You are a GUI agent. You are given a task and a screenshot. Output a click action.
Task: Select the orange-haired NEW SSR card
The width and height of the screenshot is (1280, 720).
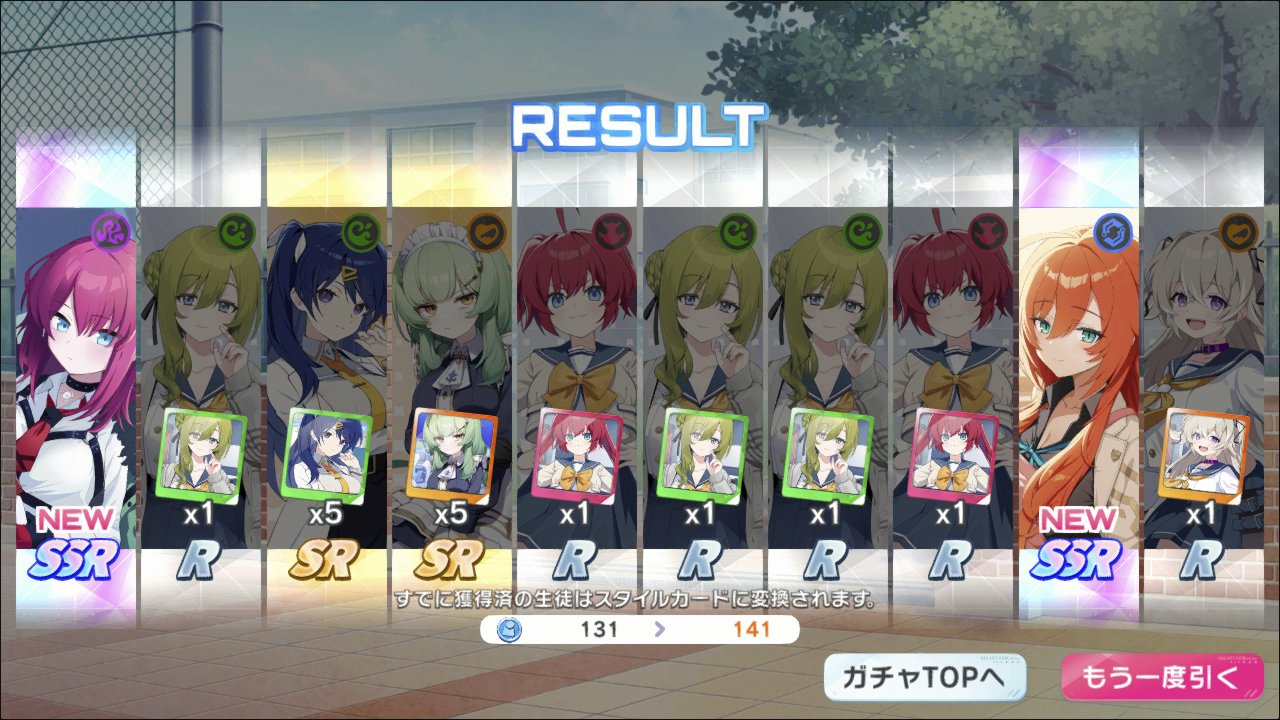[1078, 380]
